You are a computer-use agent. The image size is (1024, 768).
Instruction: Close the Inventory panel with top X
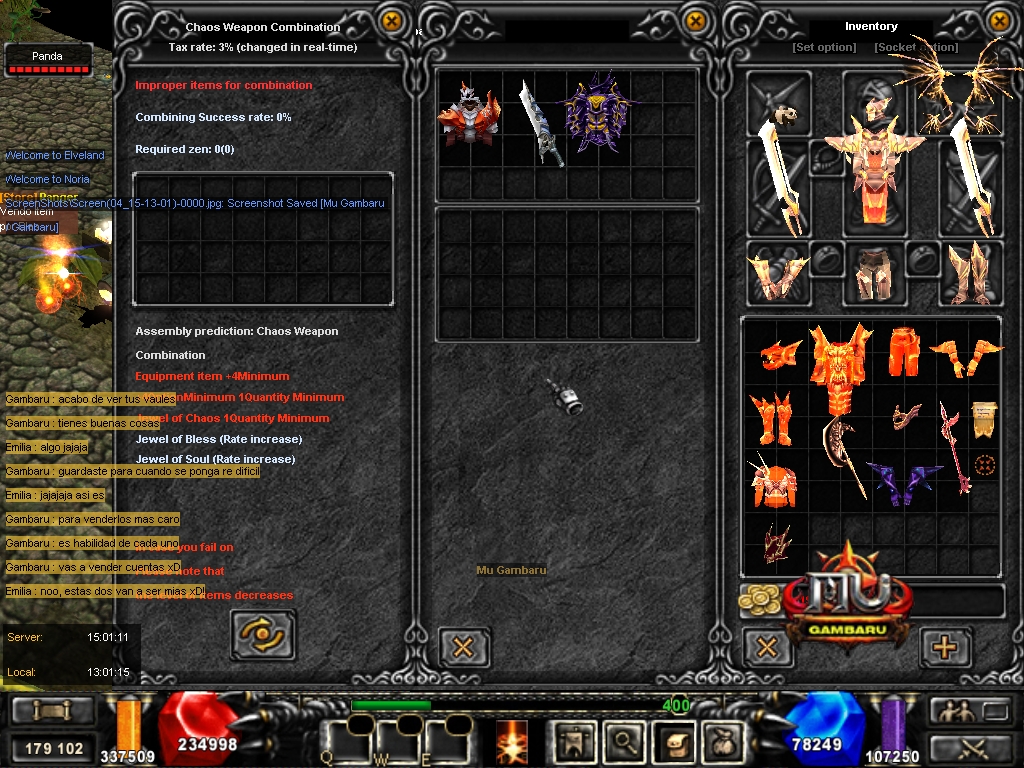[999, 20]
